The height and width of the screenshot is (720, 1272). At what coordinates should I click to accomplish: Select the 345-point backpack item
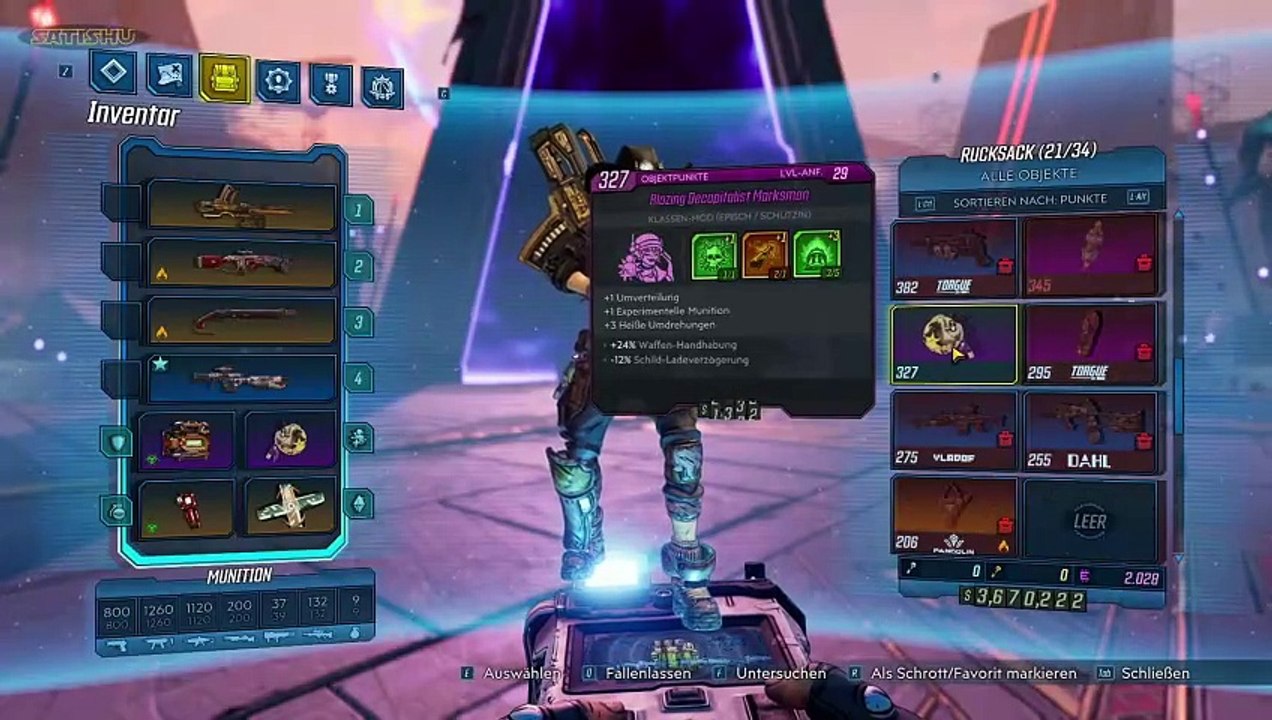point(1091,258)
